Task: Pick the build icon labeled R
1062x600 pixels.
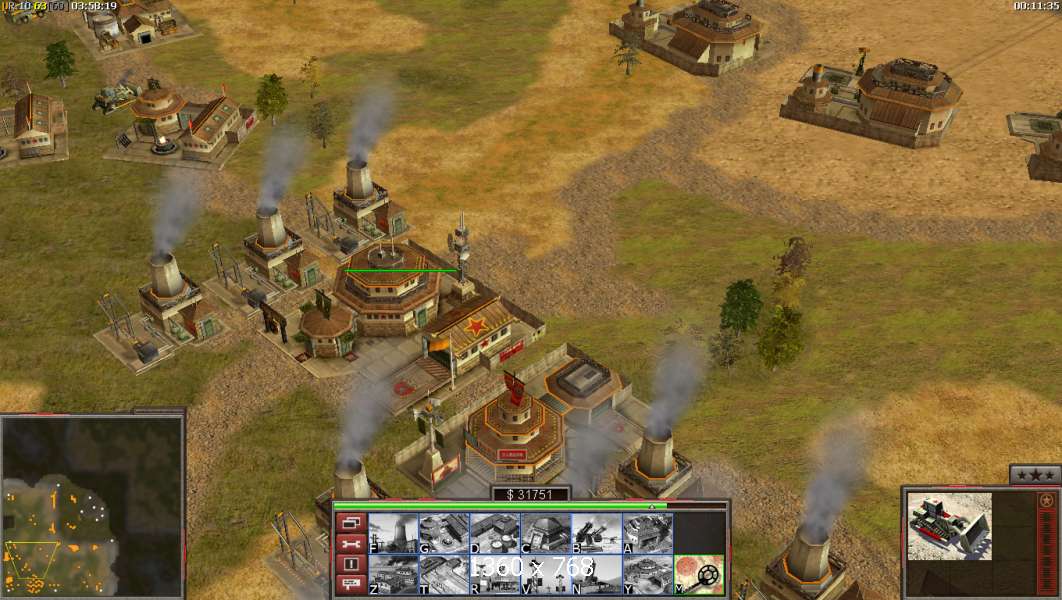Action: [x=495, y=574]
